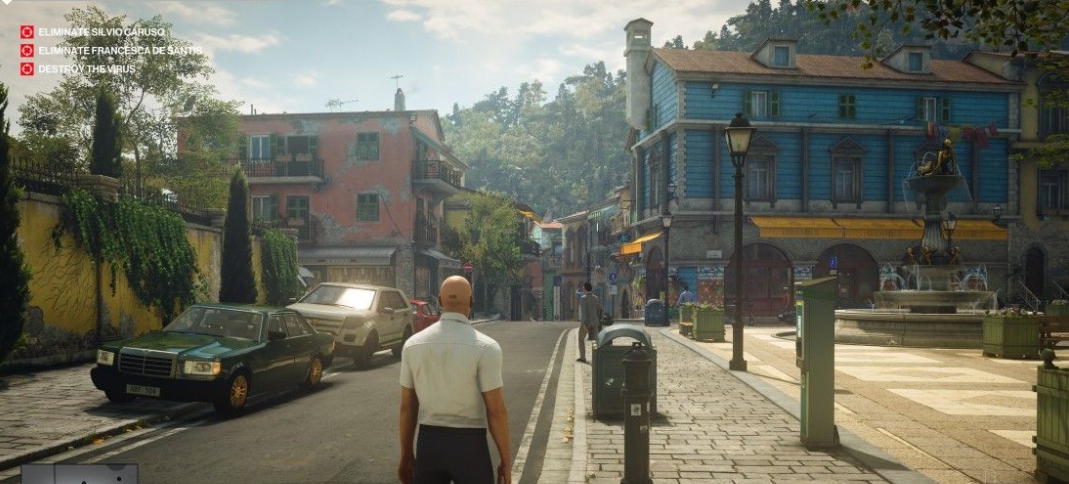Screen dimensions: 1069x484
Task: Click the minimap panel
Action: tap(79, 474)
